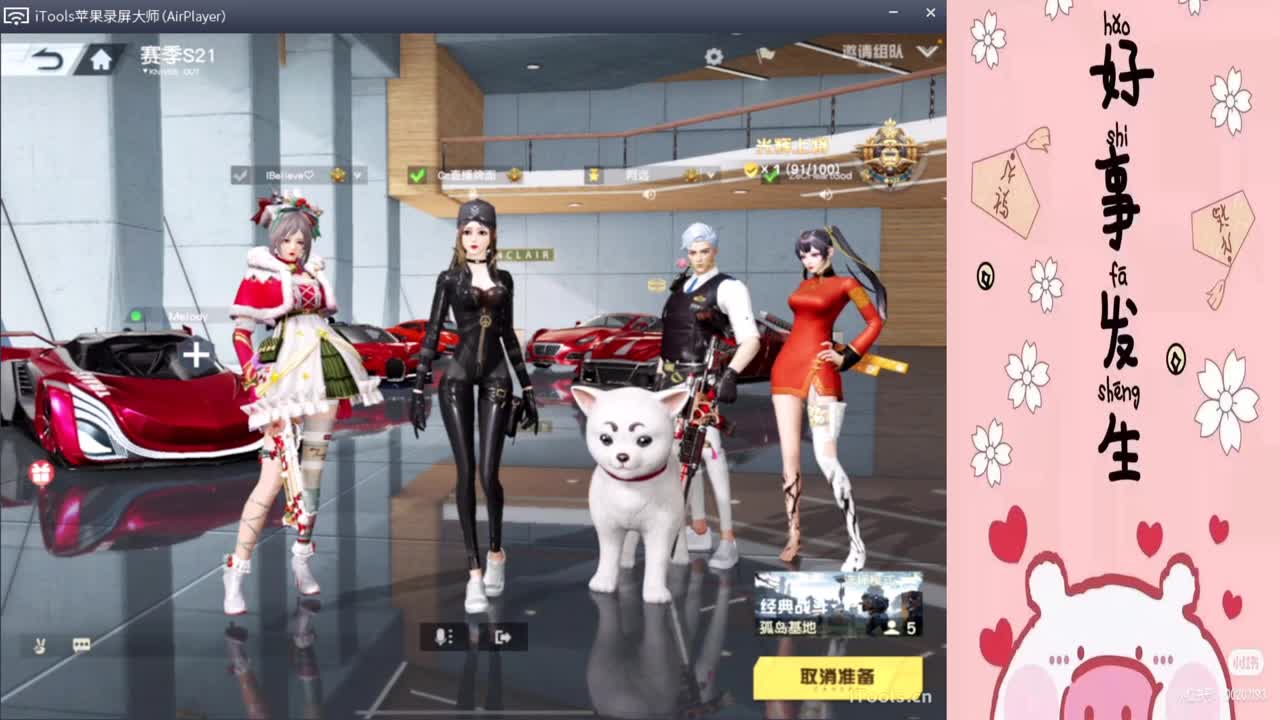This screenshot has height=720, width=1280.
Task: Open the settings gear icon
Action: (x=713, y=57)
